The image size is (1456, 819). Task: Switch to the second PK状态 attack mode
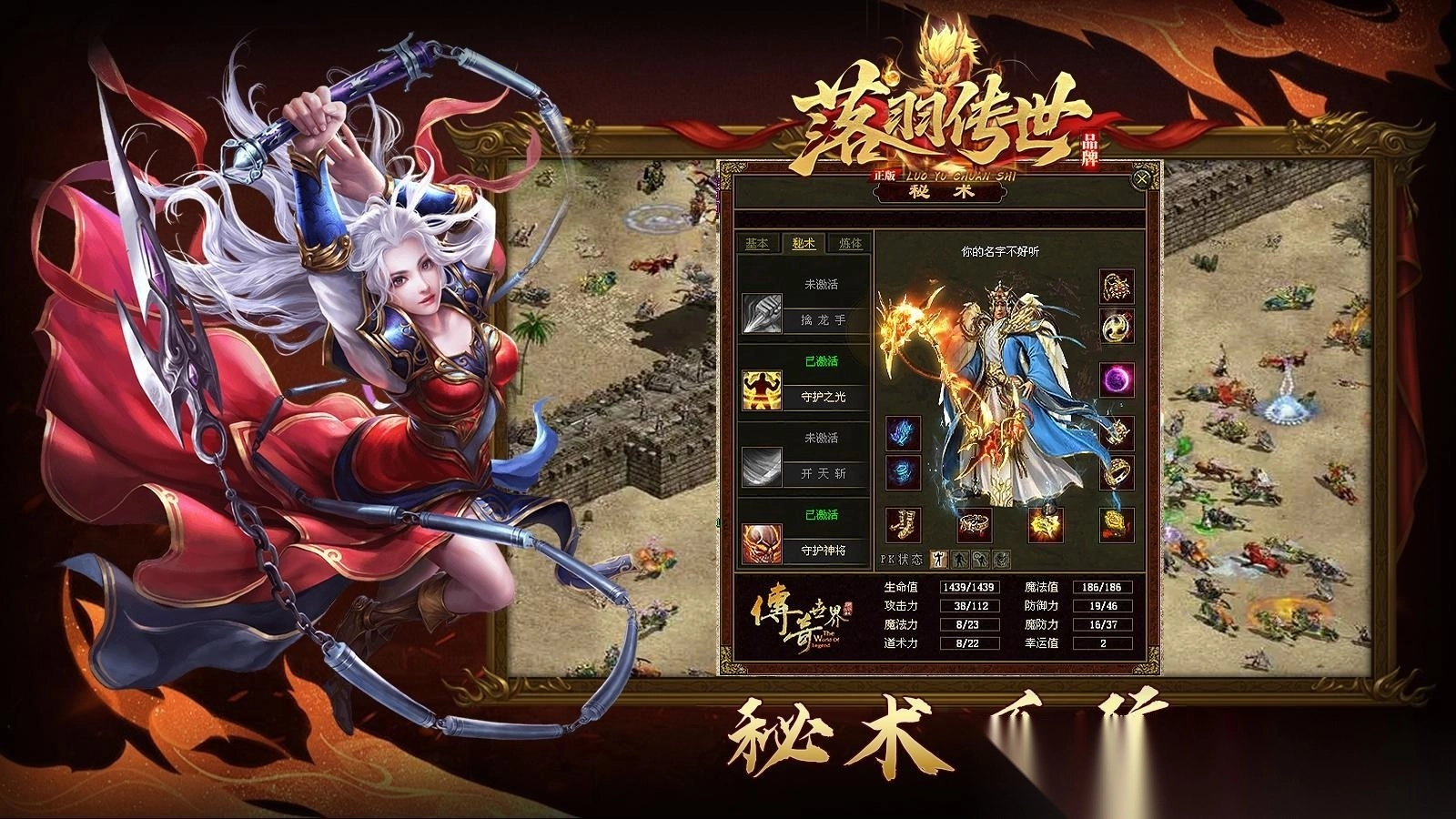point(960,557)
